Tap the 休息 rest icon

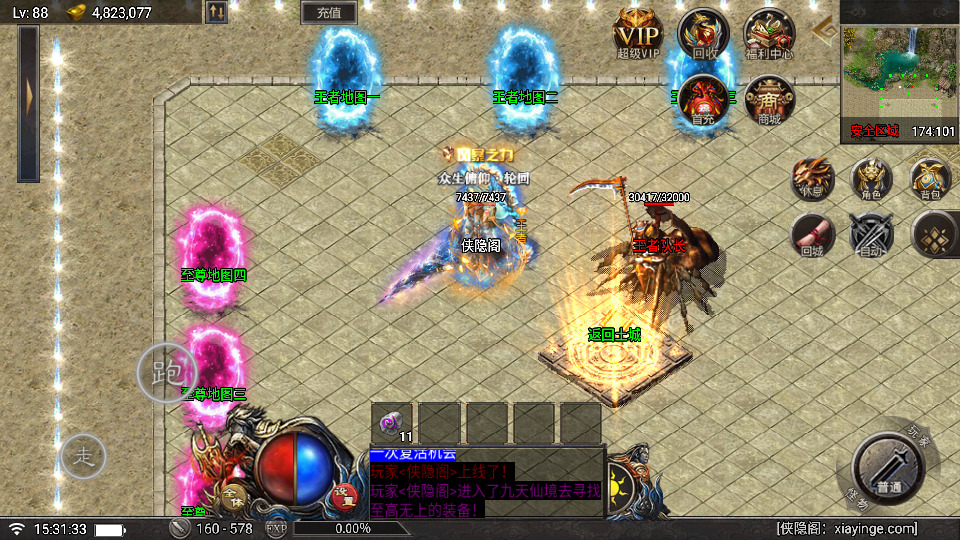click(x=812, y=178)
